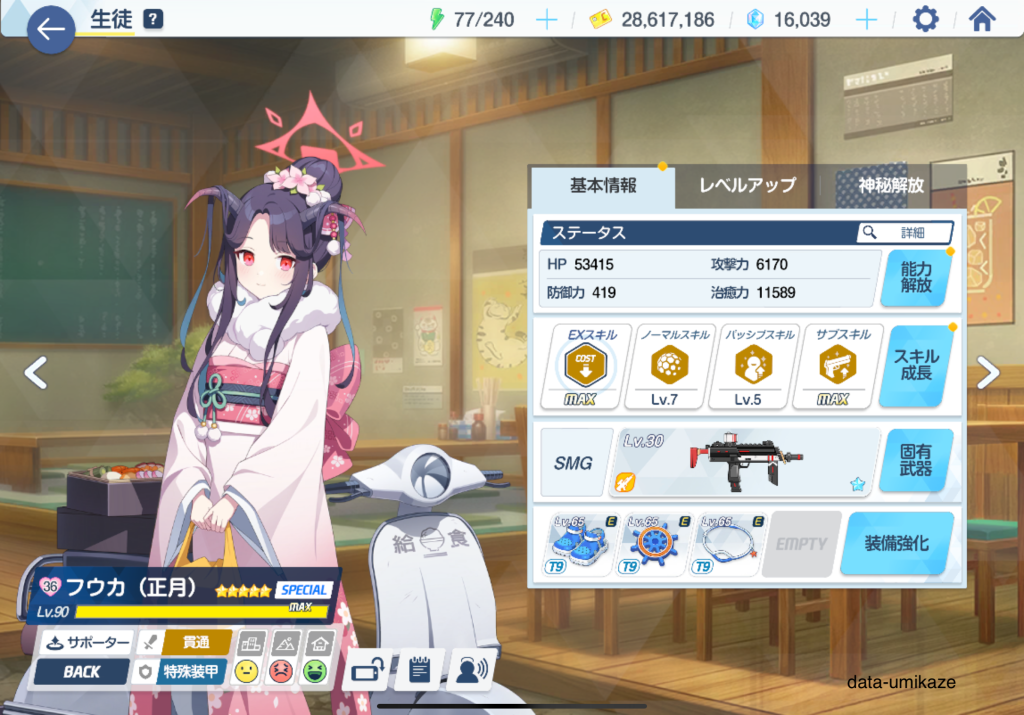Open the 神秘解放 tab
1024x715 pixels.
tap(891, 185)
